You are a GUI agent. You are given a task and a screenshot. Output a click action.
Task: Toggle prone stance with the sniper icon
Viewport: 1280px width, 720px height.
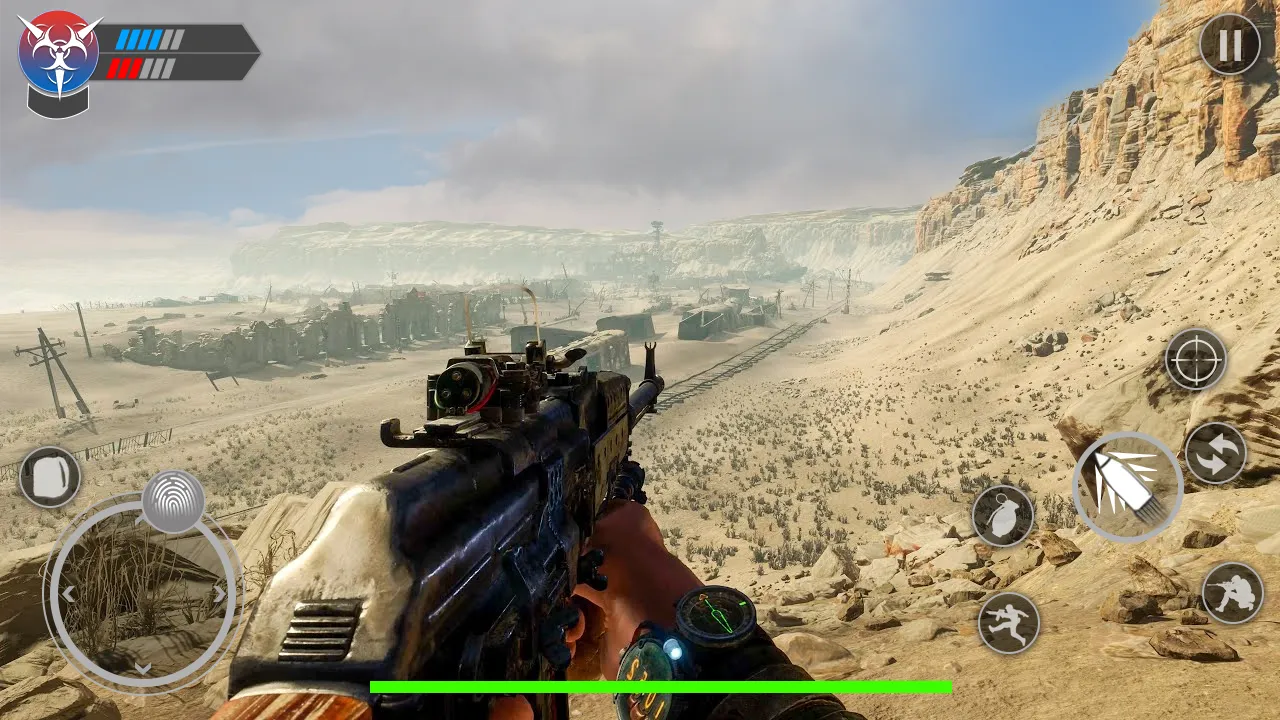tap(1233, 592)
